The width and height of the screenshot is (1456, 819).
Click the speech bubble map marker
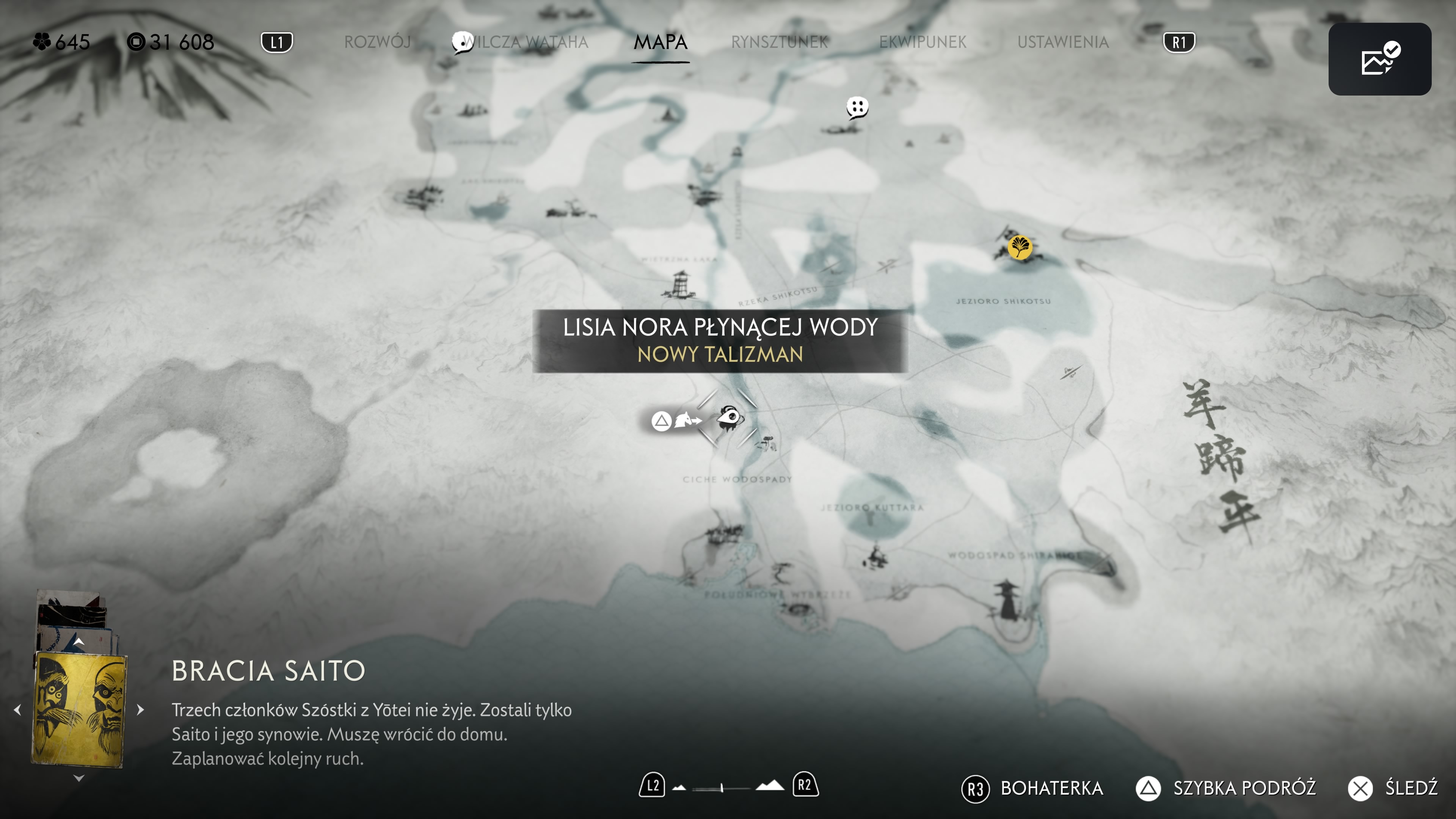(x=857, y=107)
